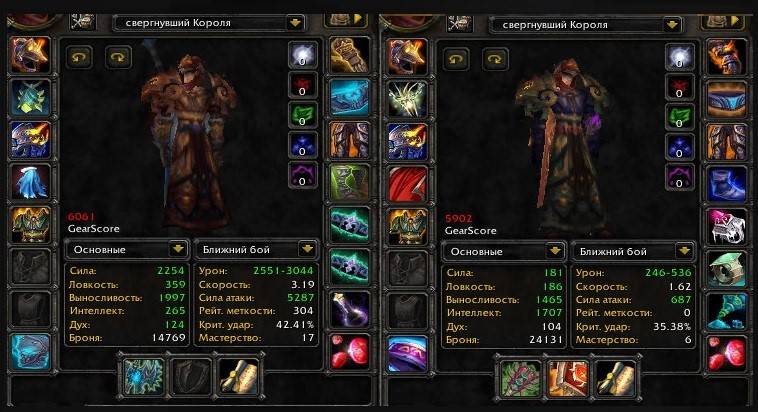Open the title dropdown in the 6061 GearScore panel
The height and width of the screenshot is (412, 758).
tap(294, 20)
